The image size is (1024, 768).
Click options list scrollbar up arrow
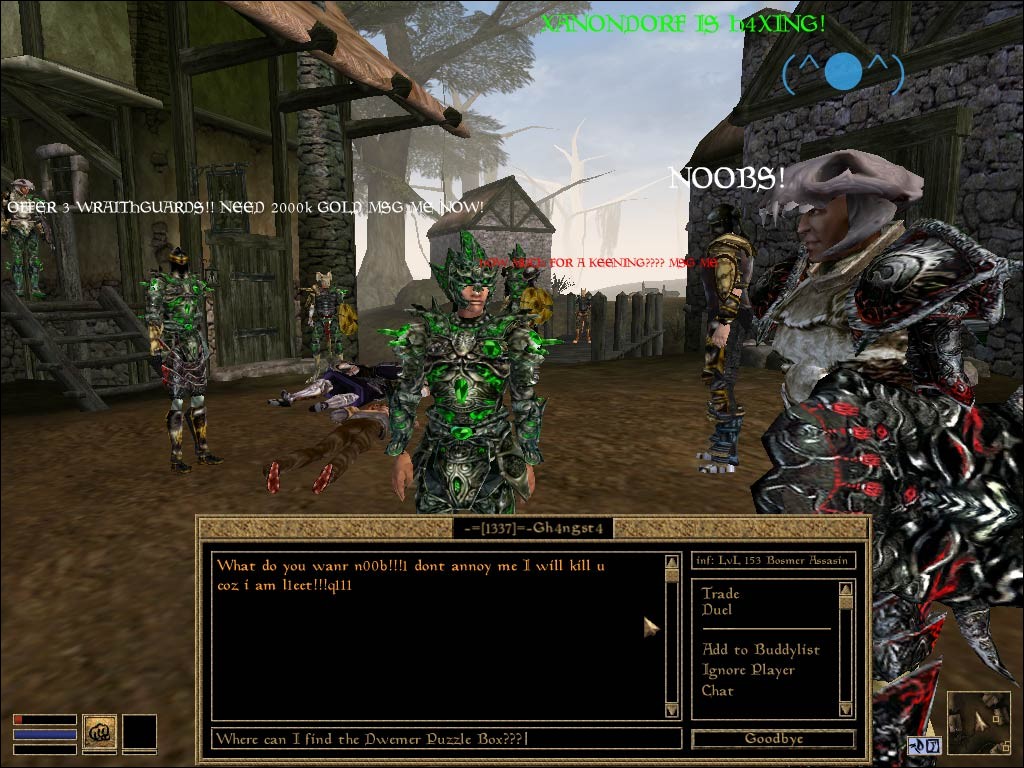[x=846, y=587]
